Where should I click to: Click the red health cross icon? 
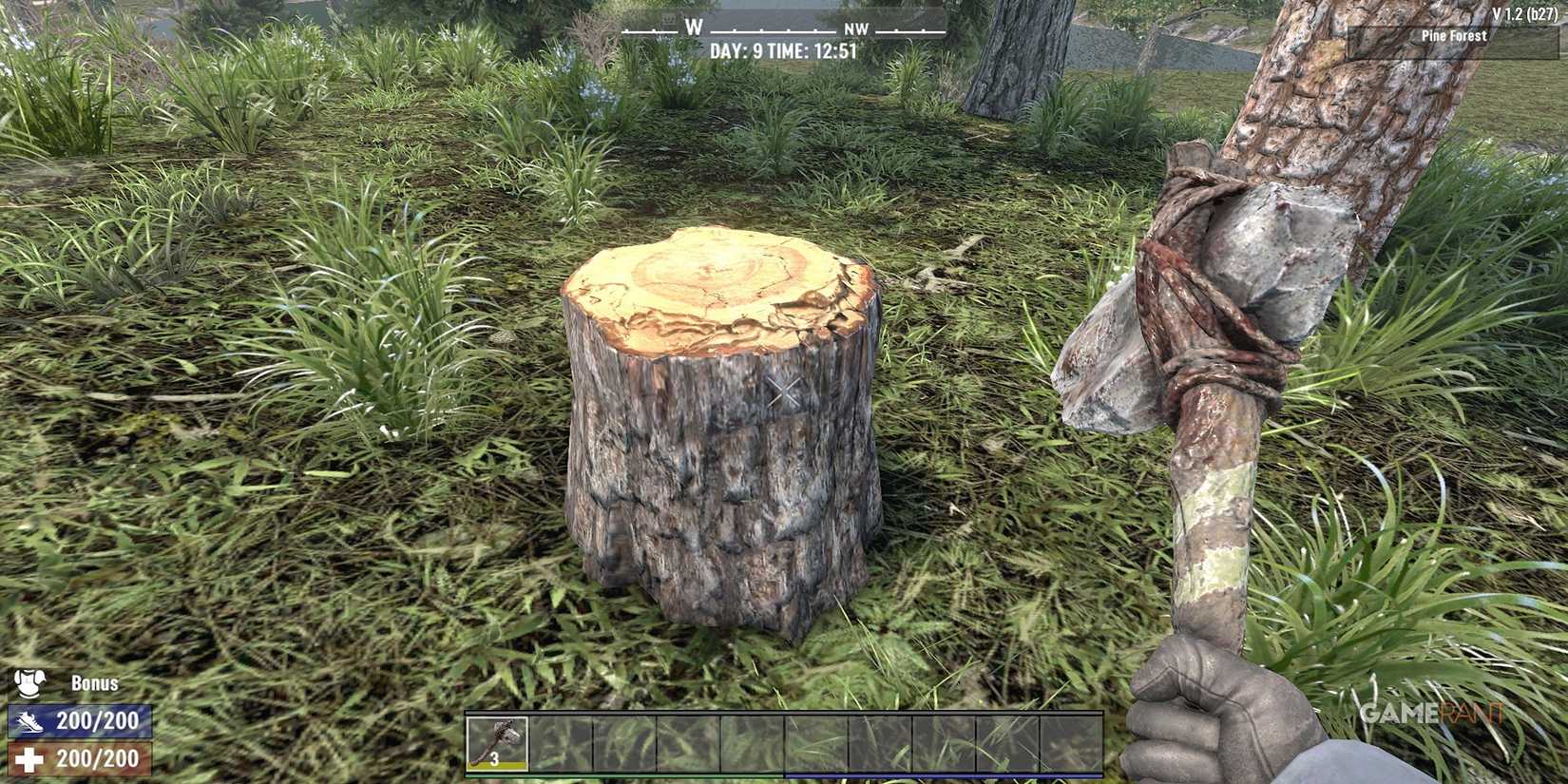(29, 760)
